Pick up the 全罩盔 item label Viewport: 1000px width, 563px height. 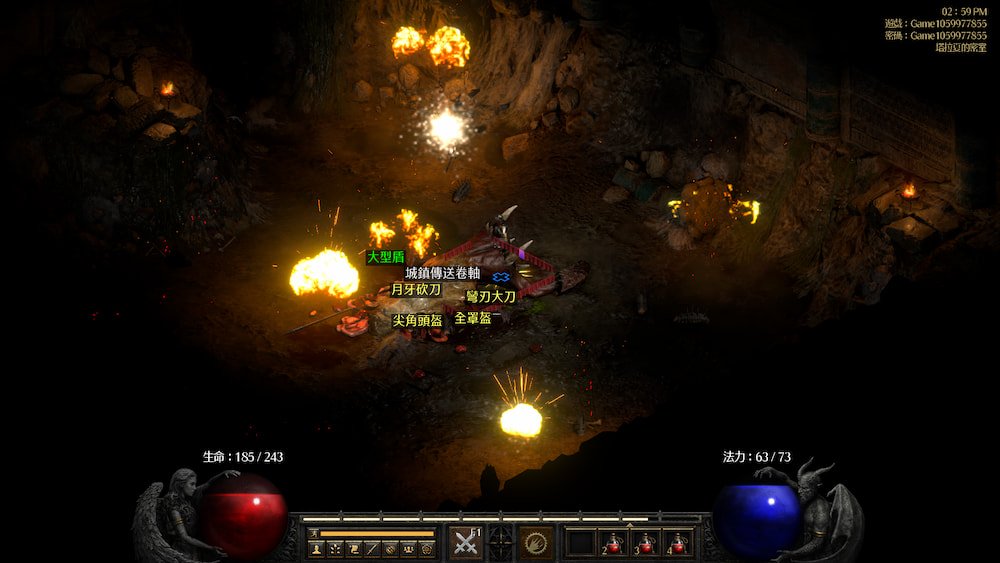click(x=473, y=318)
